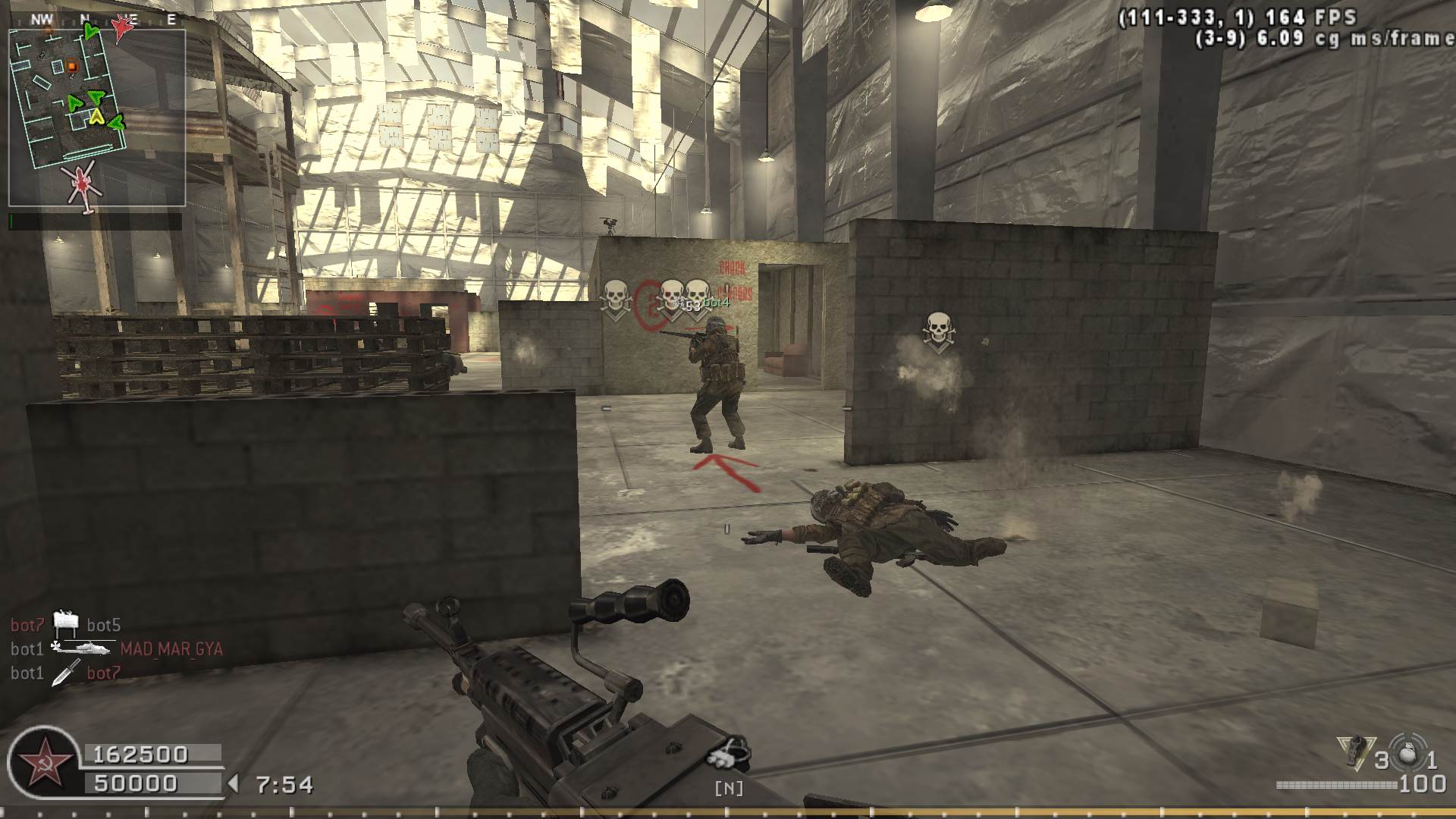The image size is (1456, 819).
Task: Click the helicopter kill icon in killfeed
Action: [82, 648]
